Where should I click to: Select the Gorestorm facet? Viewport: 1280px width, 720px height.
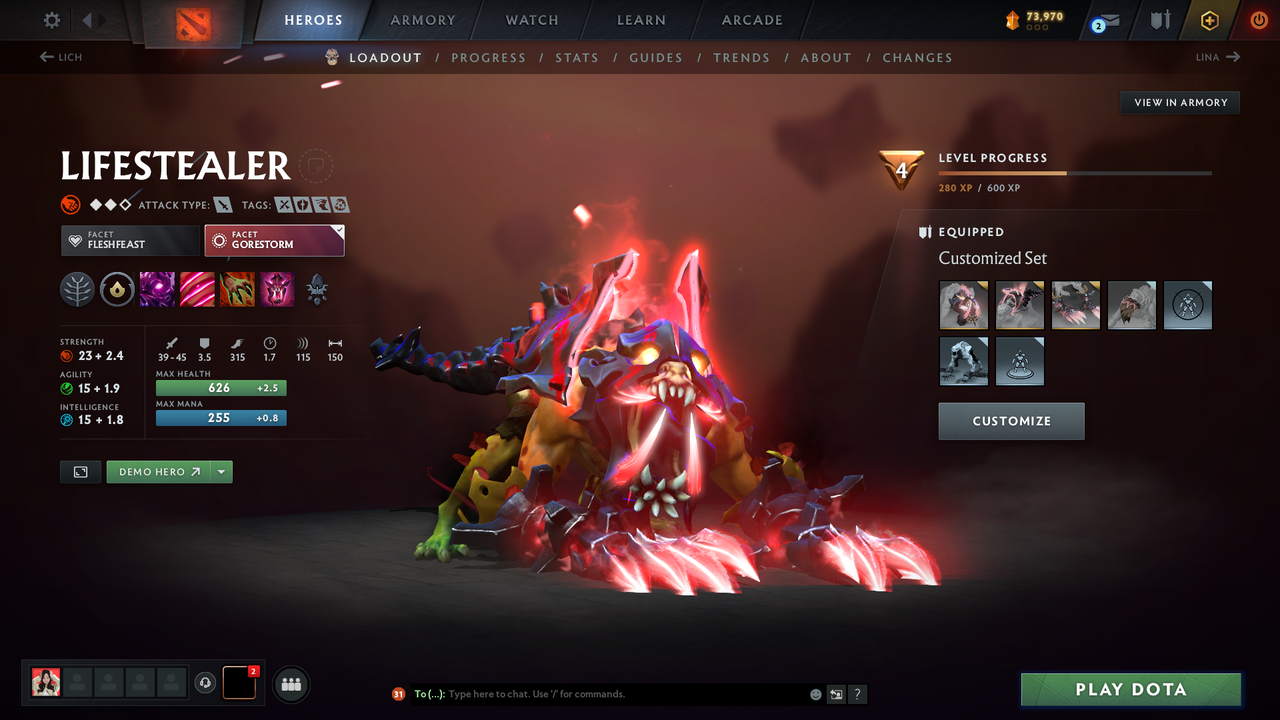(274, 240)
